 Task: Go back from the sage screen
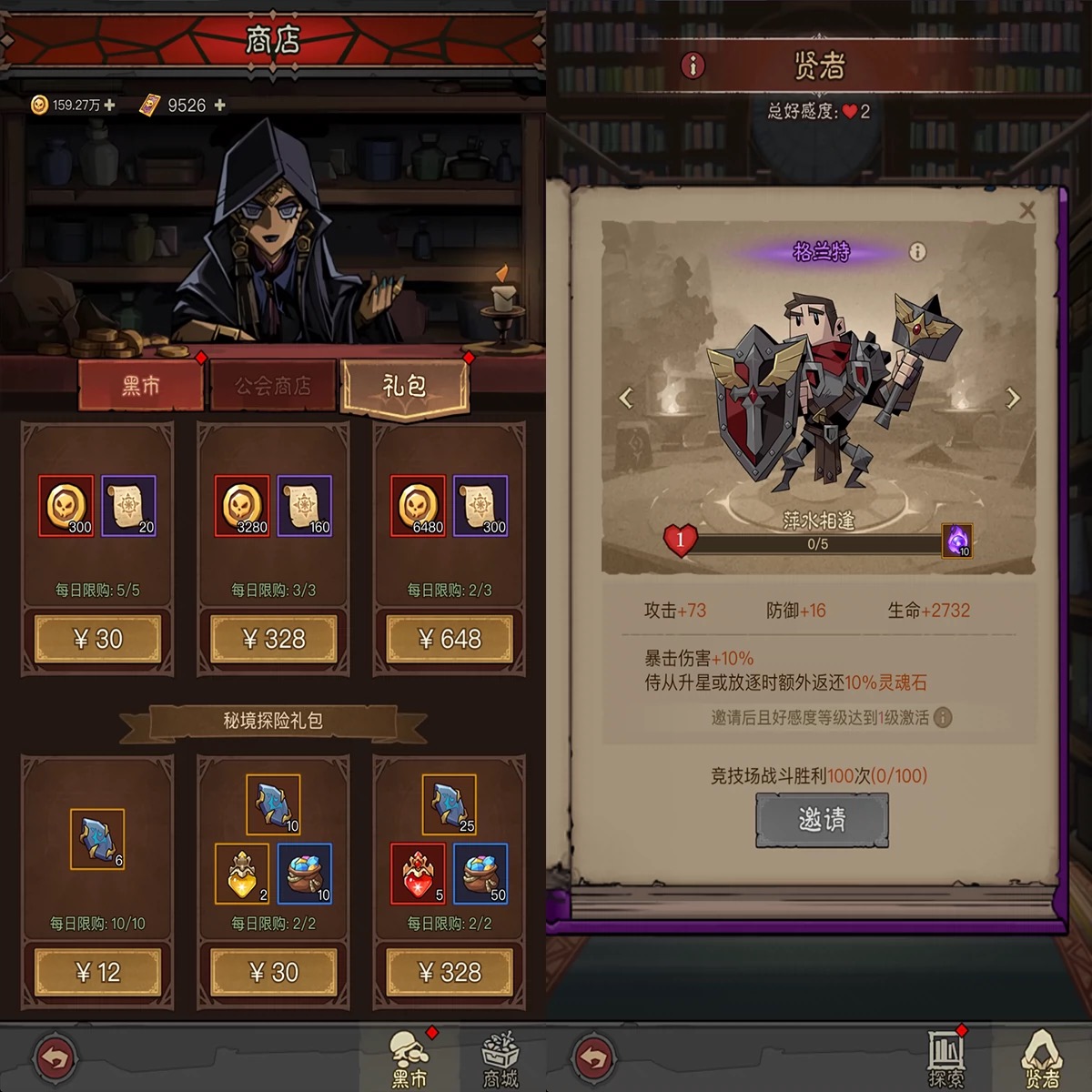coord(593,1058)
